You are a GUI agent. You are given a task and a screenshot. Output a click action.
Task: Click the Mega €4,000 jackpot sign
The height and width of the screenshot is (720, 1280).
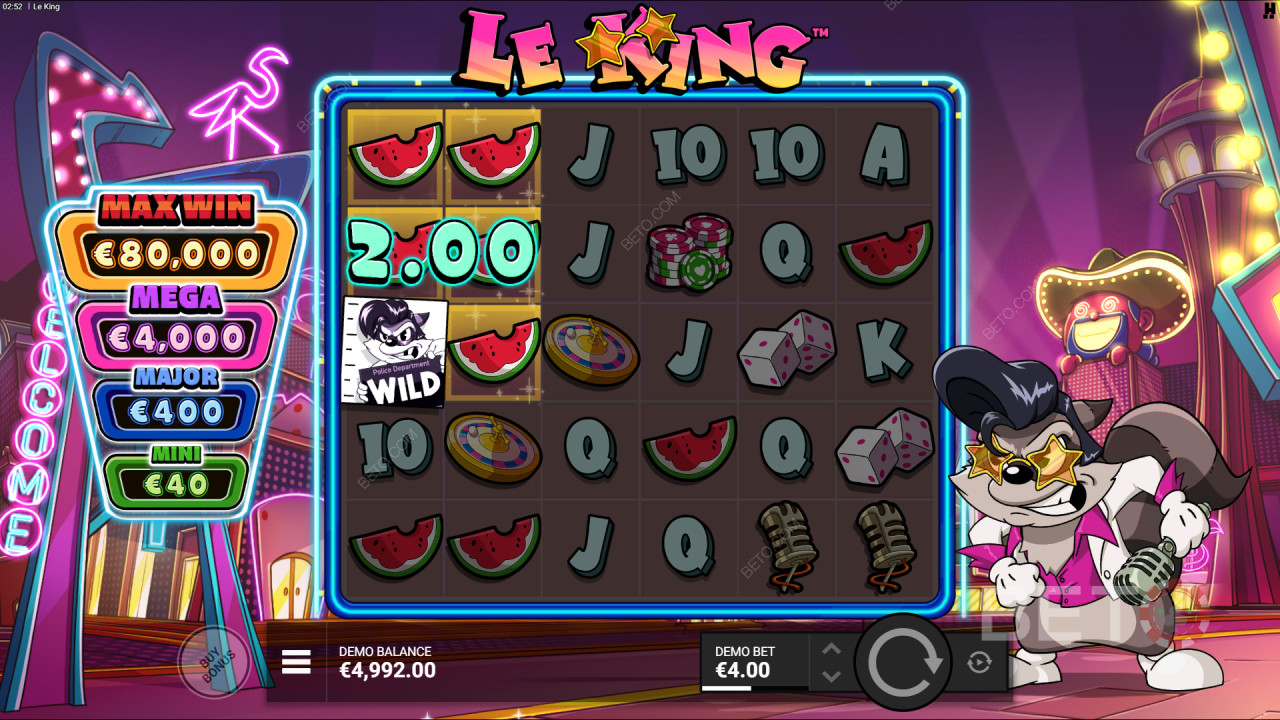pos(176,318)
